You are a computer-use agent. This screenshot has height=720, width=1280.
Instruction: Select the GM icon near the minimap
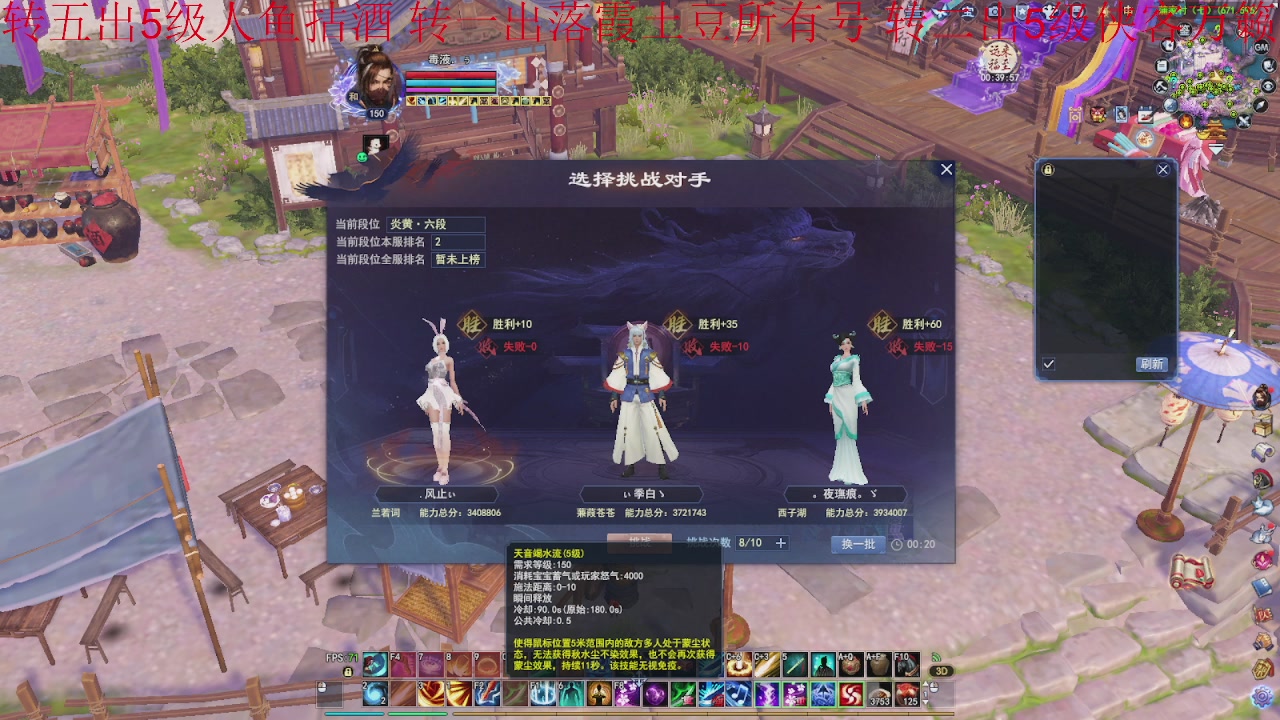coord(1260,47)
